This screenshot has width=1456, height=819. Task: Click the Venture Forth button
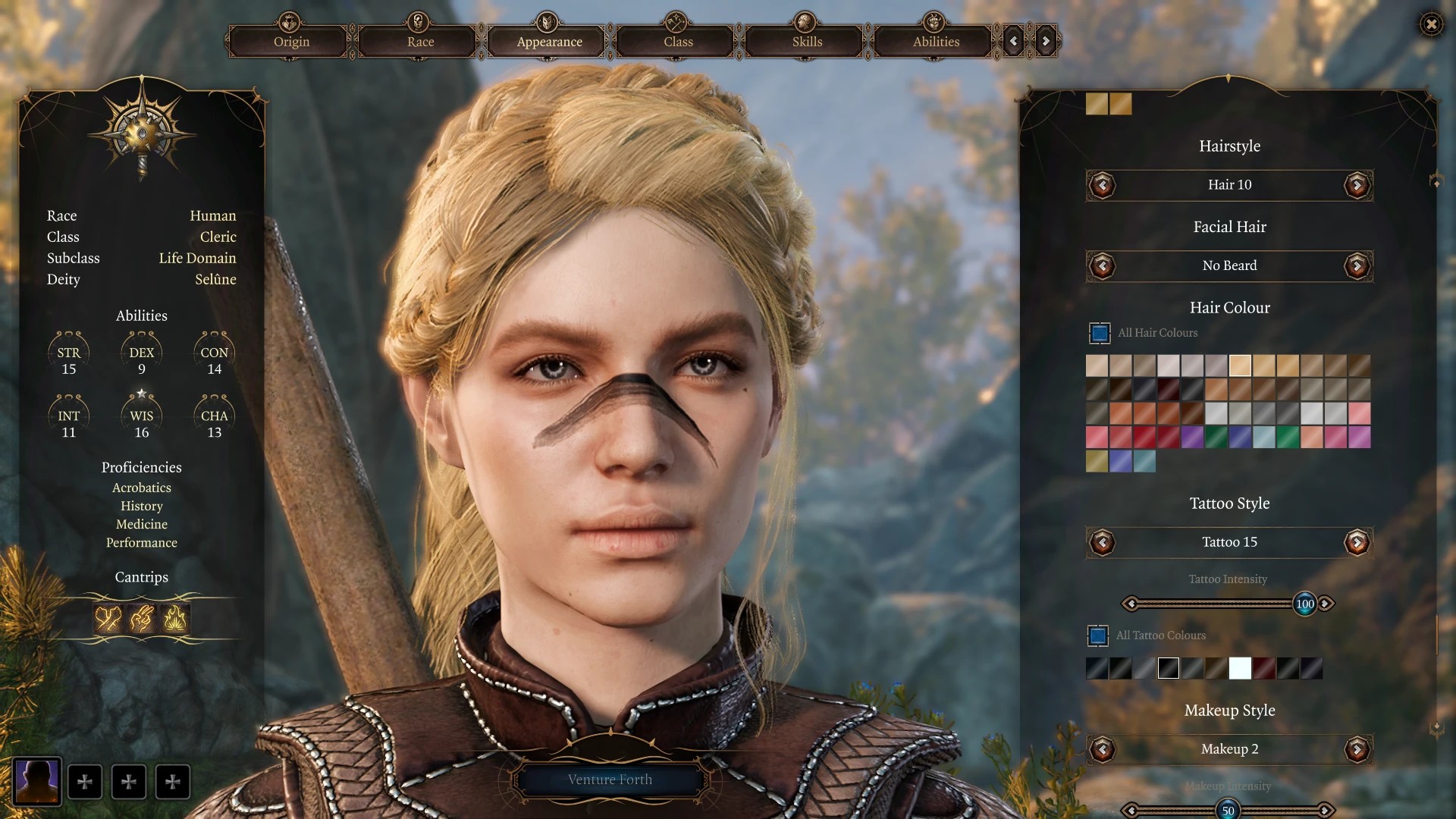(x=610, y=780)
